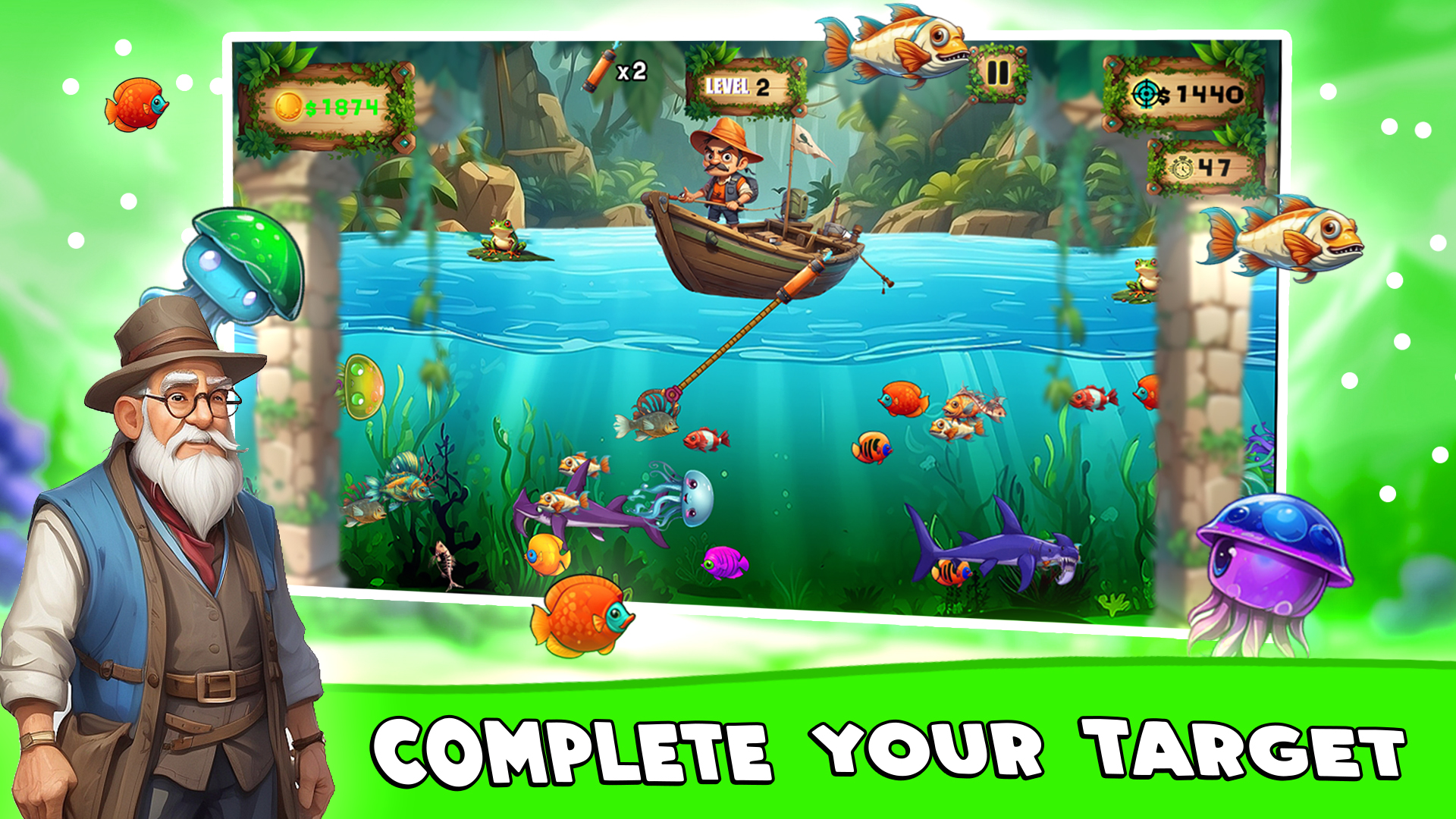Tap the pause icon at the top

tap(998, 73)
